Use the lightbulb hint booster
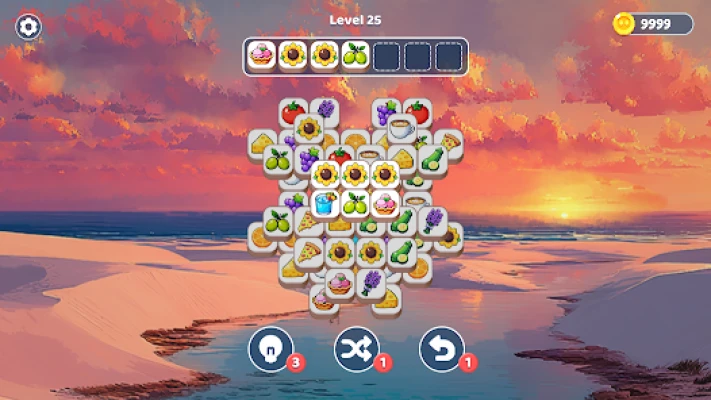 [x=271, y=348]
